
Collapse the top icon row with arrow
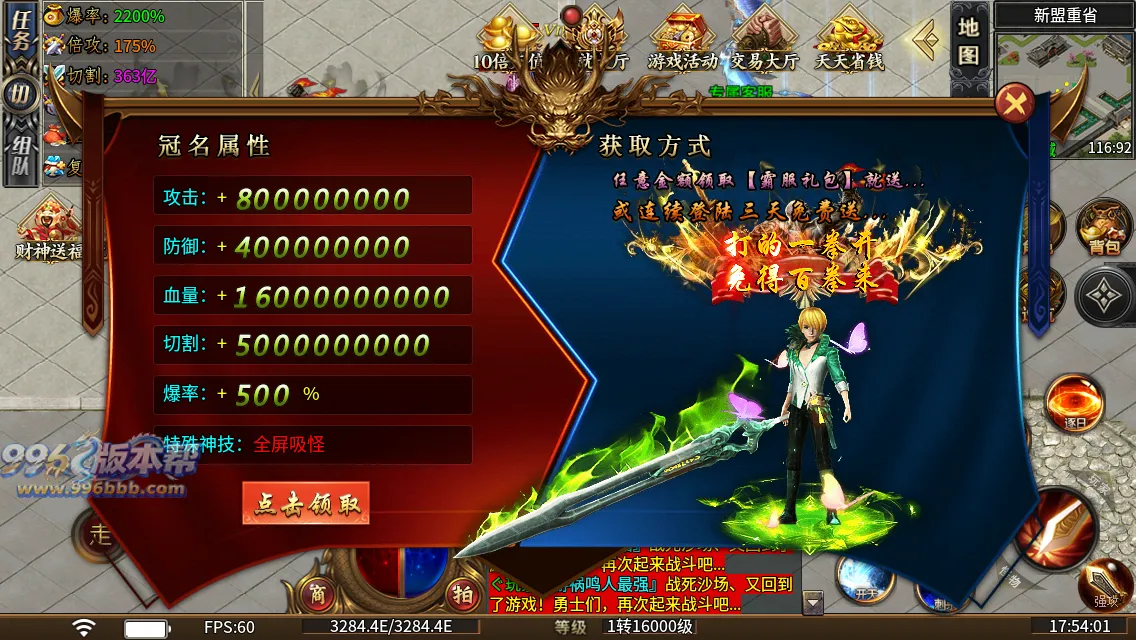(927, 40)
